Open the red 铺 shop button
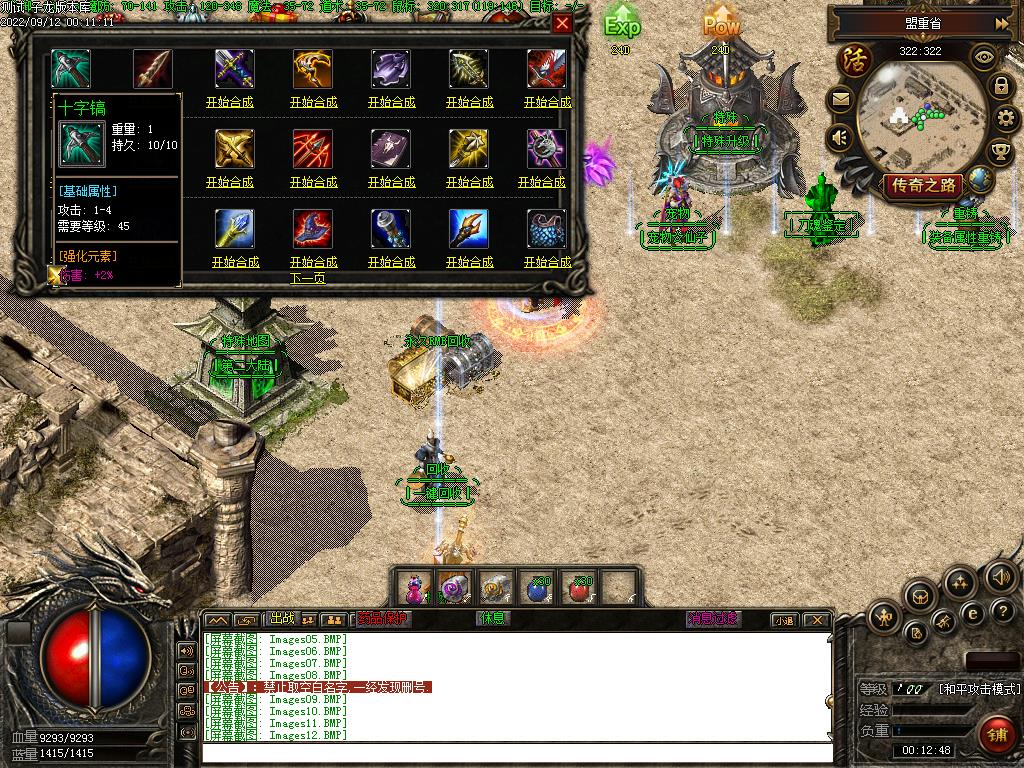The height and width of the screenshot is (768, 1024). pyautogui.click(x=995, y=735)
